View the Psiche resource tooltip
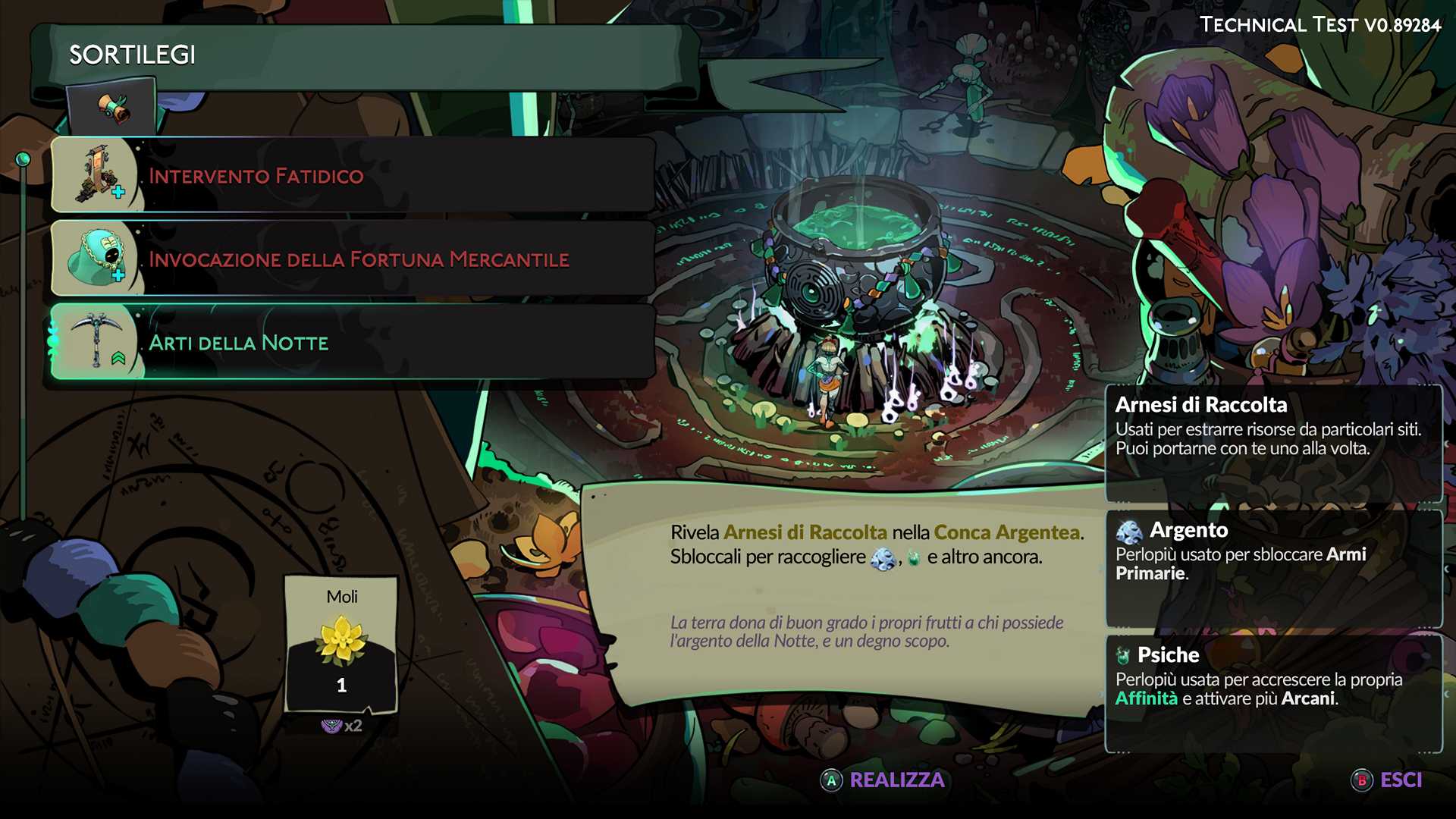This screenshot has width=1456, height=819. 1273,692
